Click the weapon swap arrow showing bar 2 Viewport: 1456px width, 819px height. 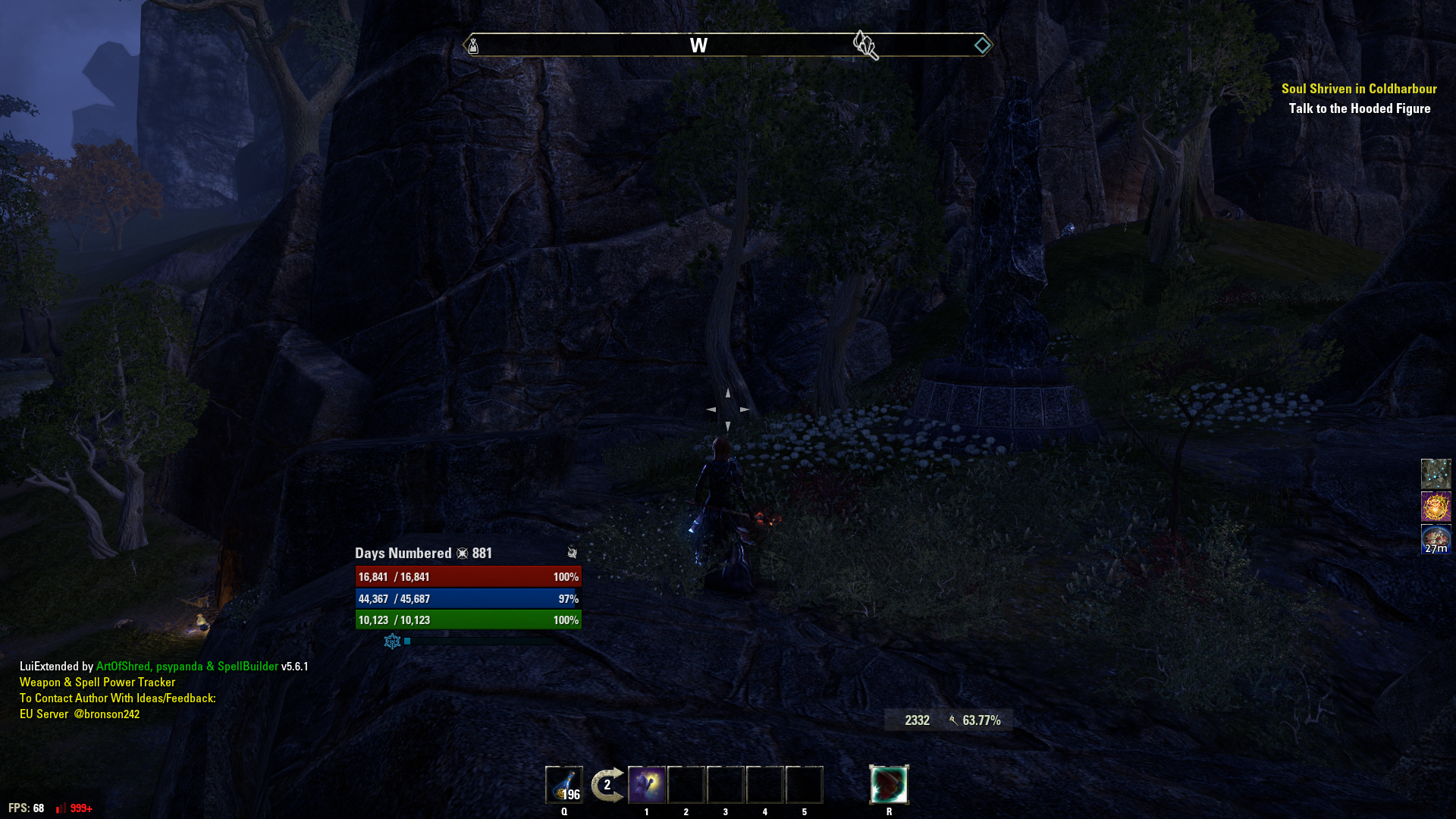tap(607, 784)
